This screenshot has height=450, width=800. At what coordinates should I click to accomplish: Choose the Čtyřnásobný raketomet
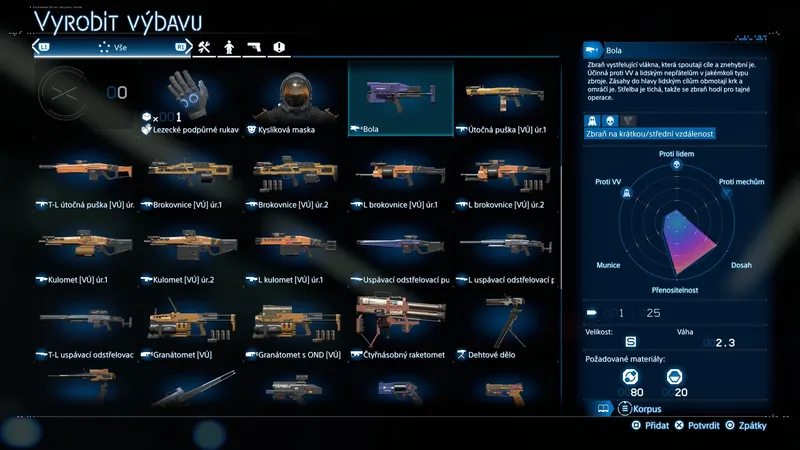point(400,323)
